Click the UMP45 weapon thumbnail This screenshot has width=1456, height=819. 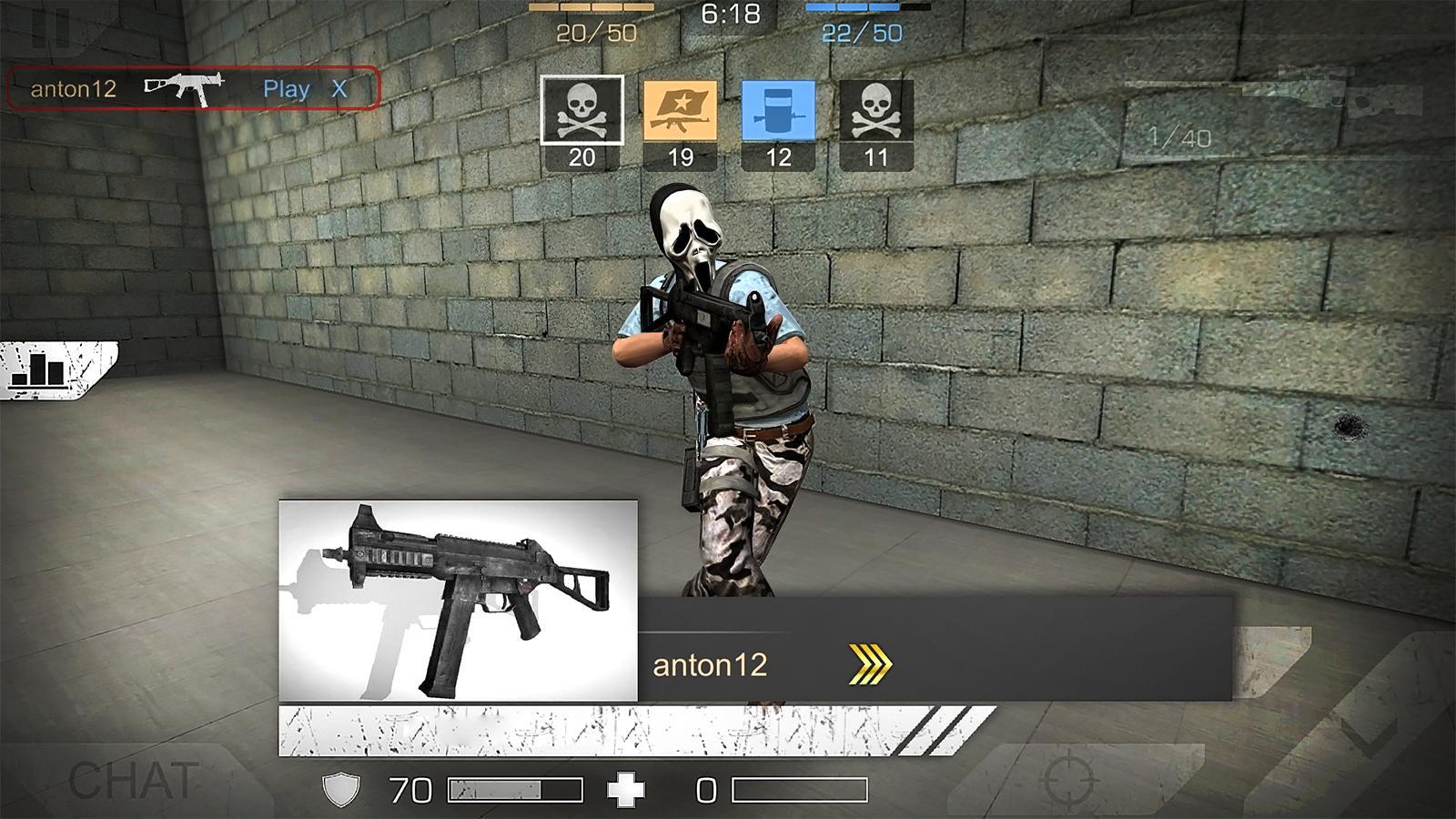pyautogui.click(x=460, y=601)
